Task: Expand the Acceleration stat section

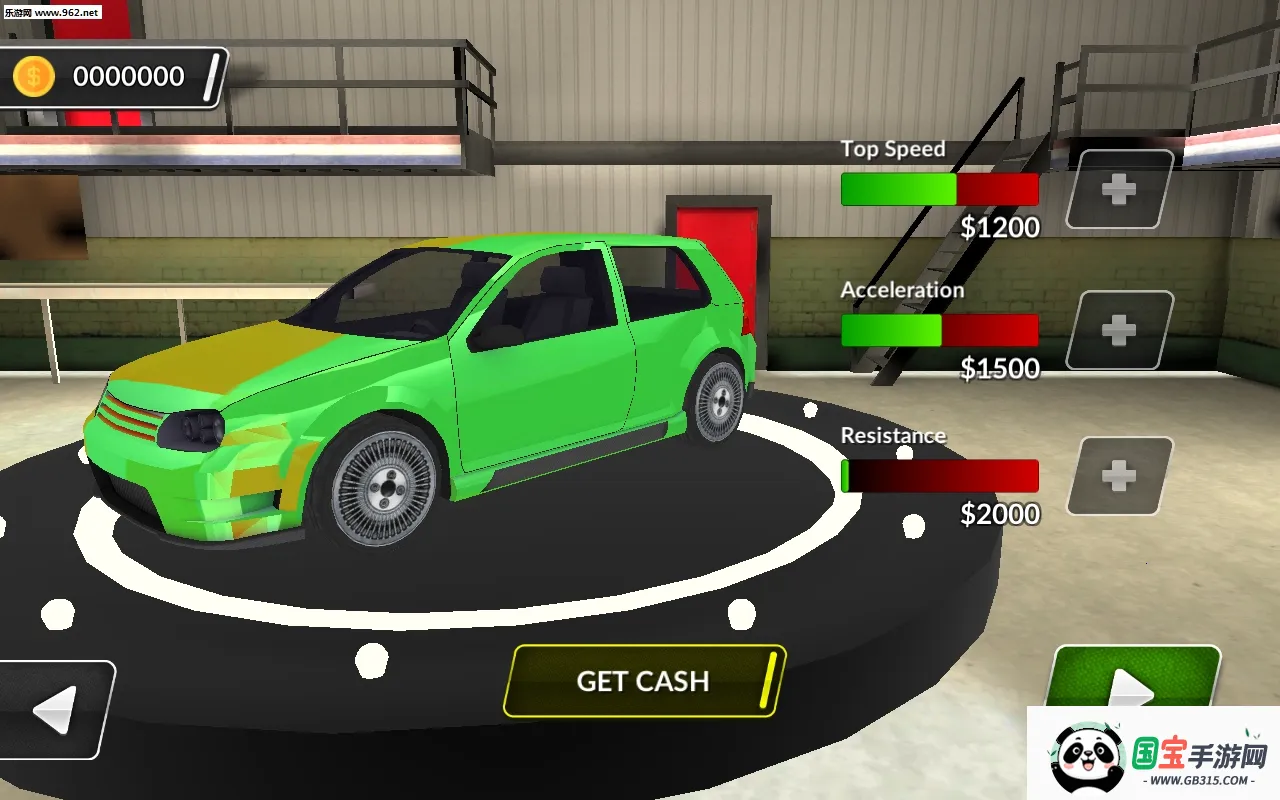Action: pos(903,289)
